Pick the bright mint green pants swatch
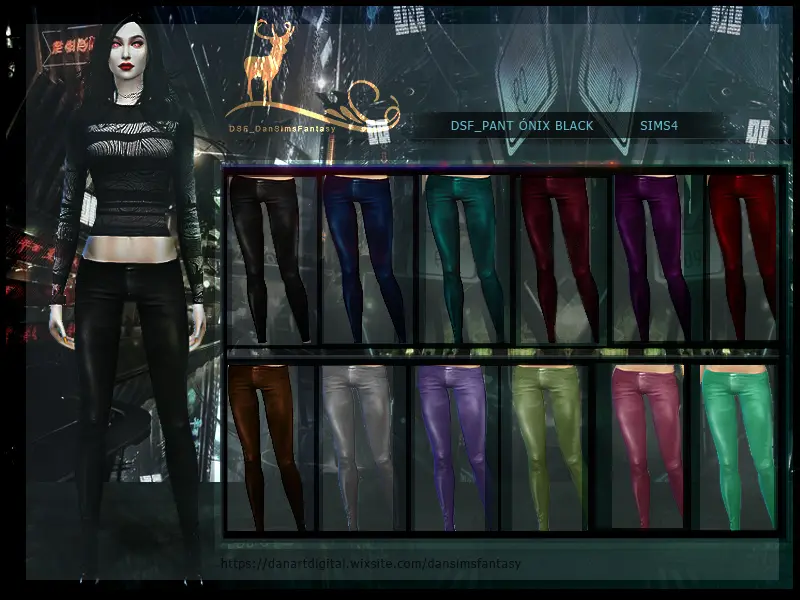The height and width of the screenshot is (600, 800). coord(738,445)
